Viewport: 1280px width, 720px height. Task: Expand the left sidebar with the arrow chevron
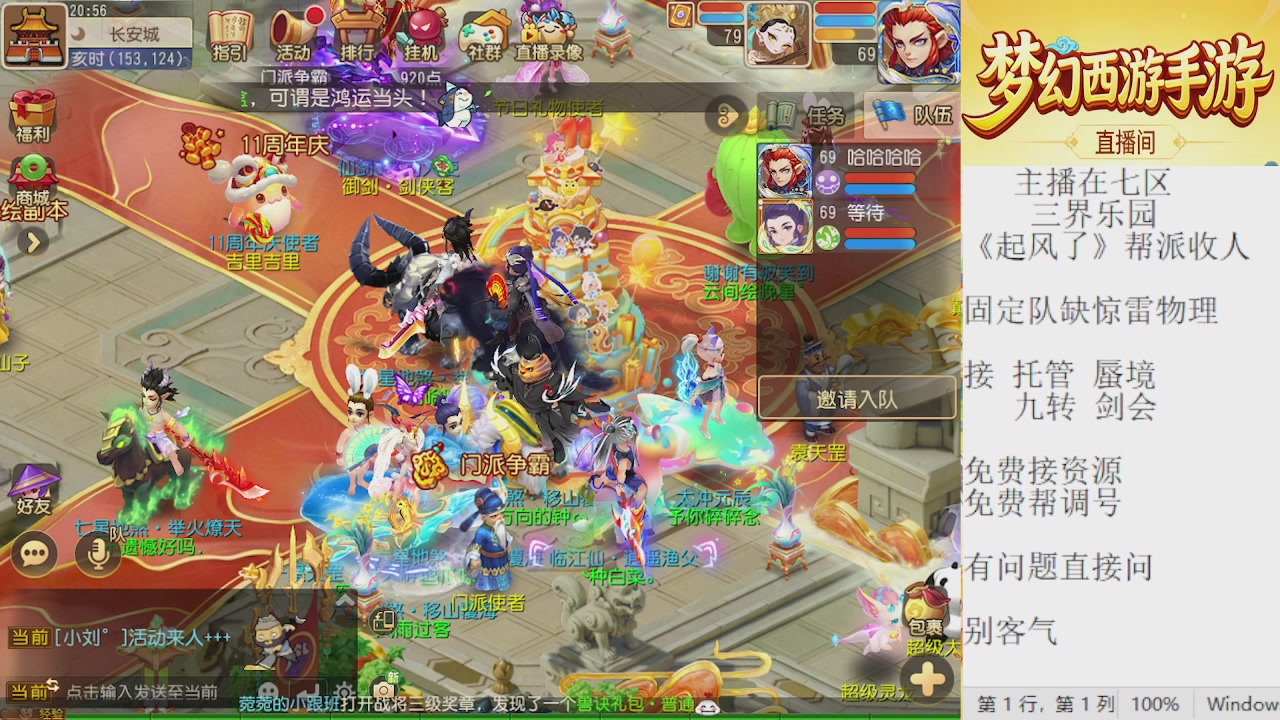(x=31, y=241)
